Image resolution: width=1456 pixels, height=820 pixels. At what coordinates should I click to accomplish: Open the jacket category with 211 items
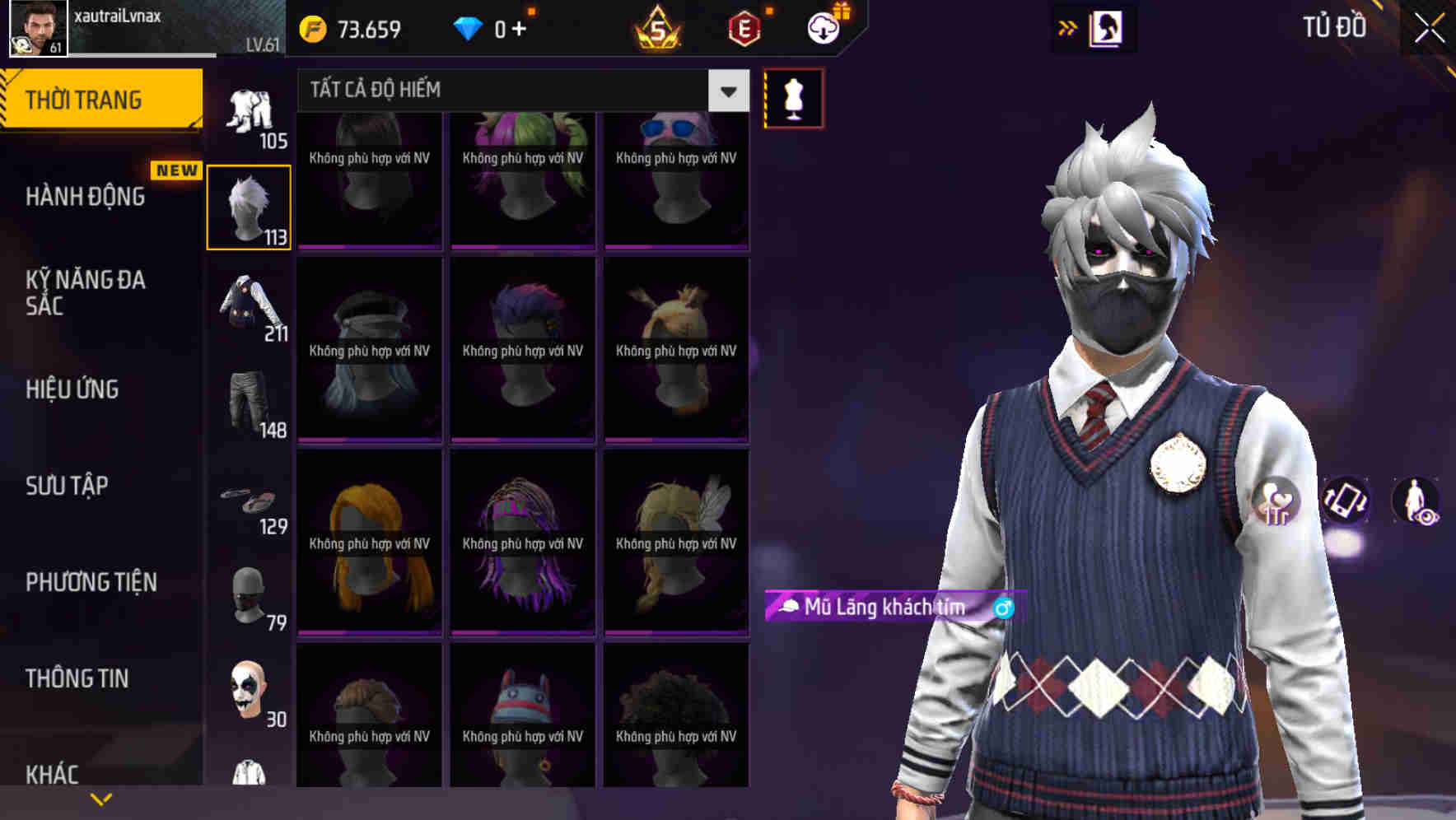click(x=250, y=309)
